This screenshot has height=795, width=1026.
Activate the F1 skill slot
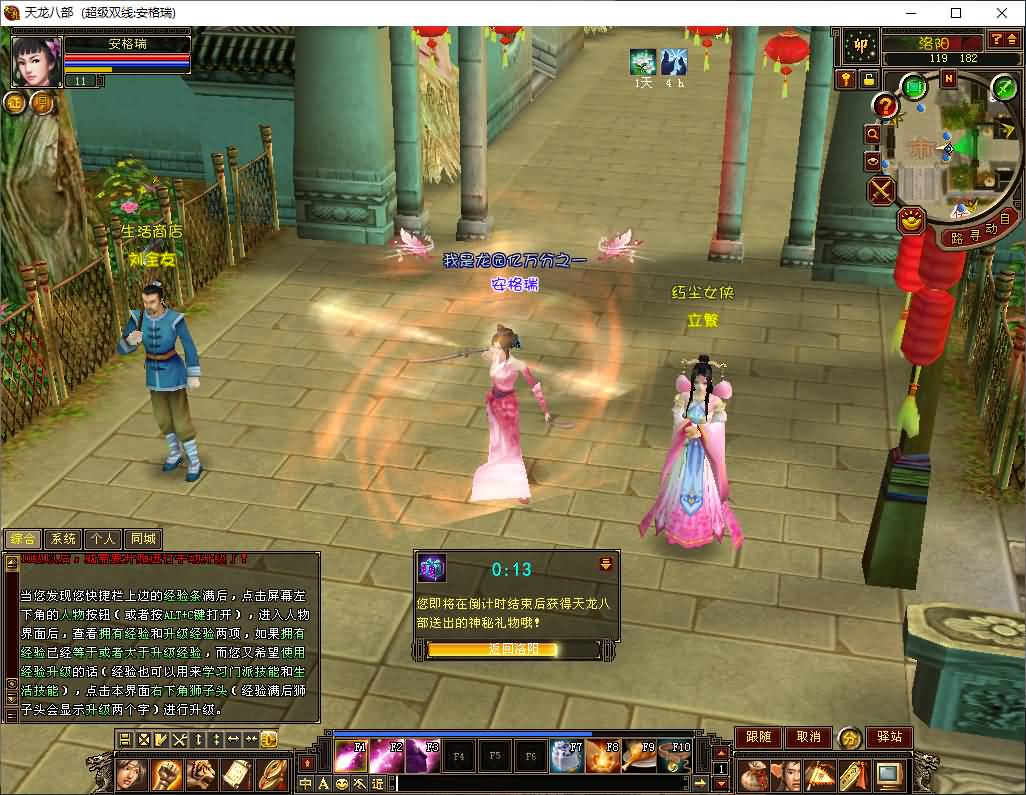[x=350, y=756]
